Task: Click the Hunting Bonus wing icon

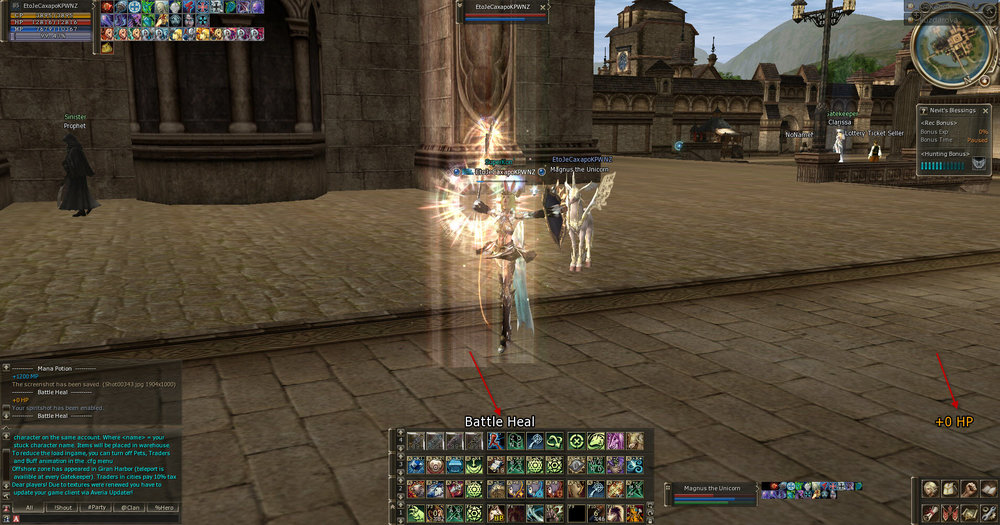Action: [977, 165]
